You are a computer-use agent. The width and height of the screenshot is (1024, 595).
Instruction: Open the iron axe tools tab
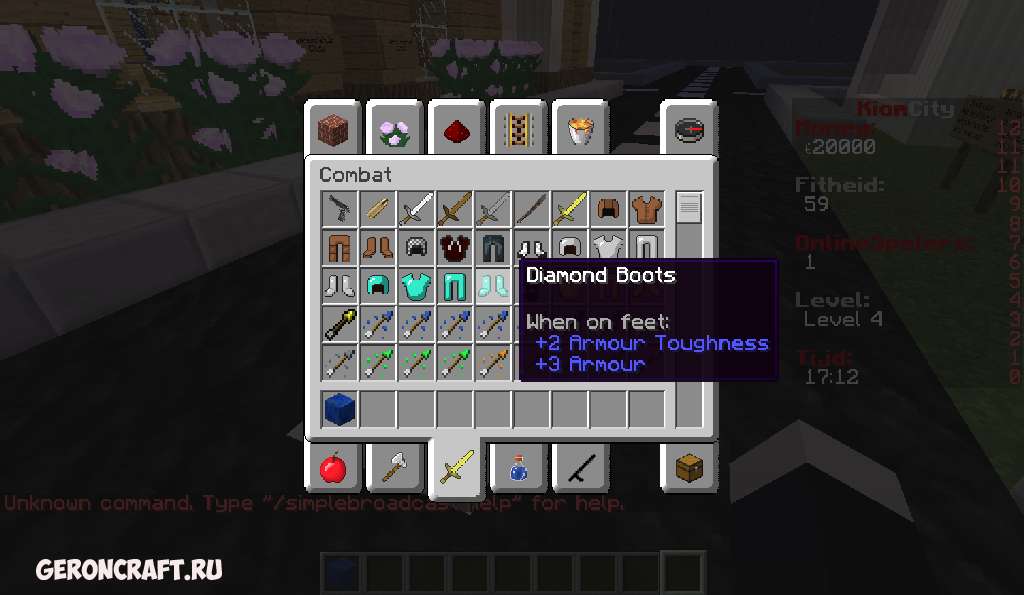pos(395,466)
